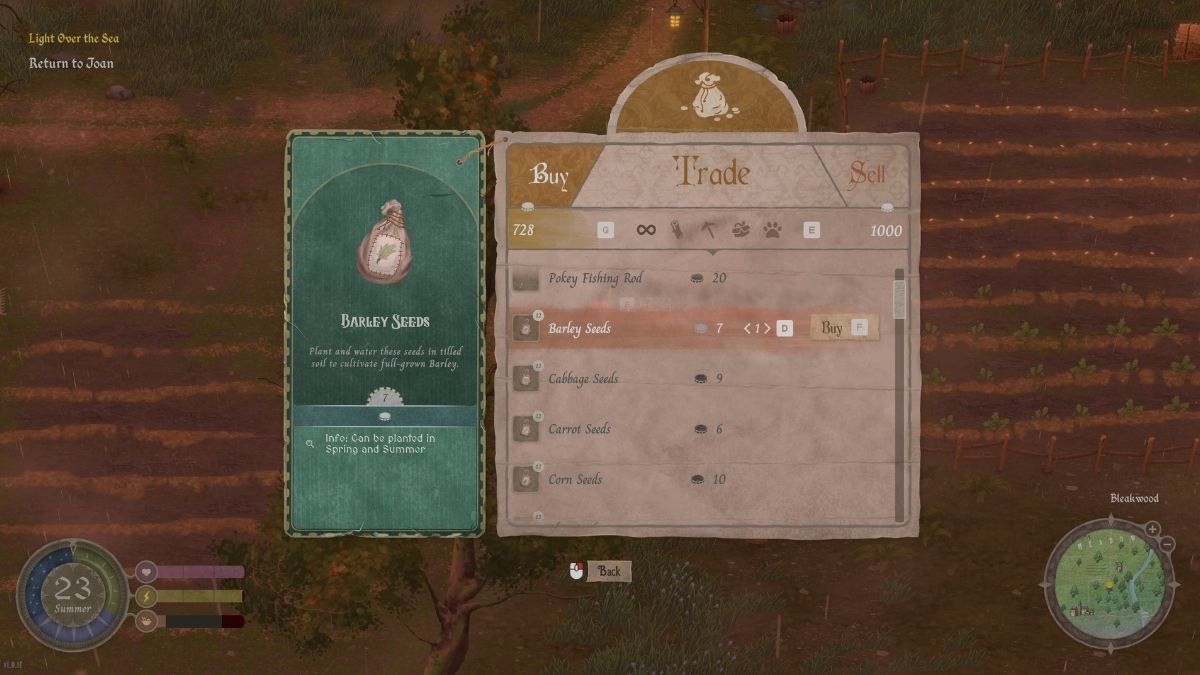Switch to the Sell tab
1200x675 pixels.
tap(866, 175)
